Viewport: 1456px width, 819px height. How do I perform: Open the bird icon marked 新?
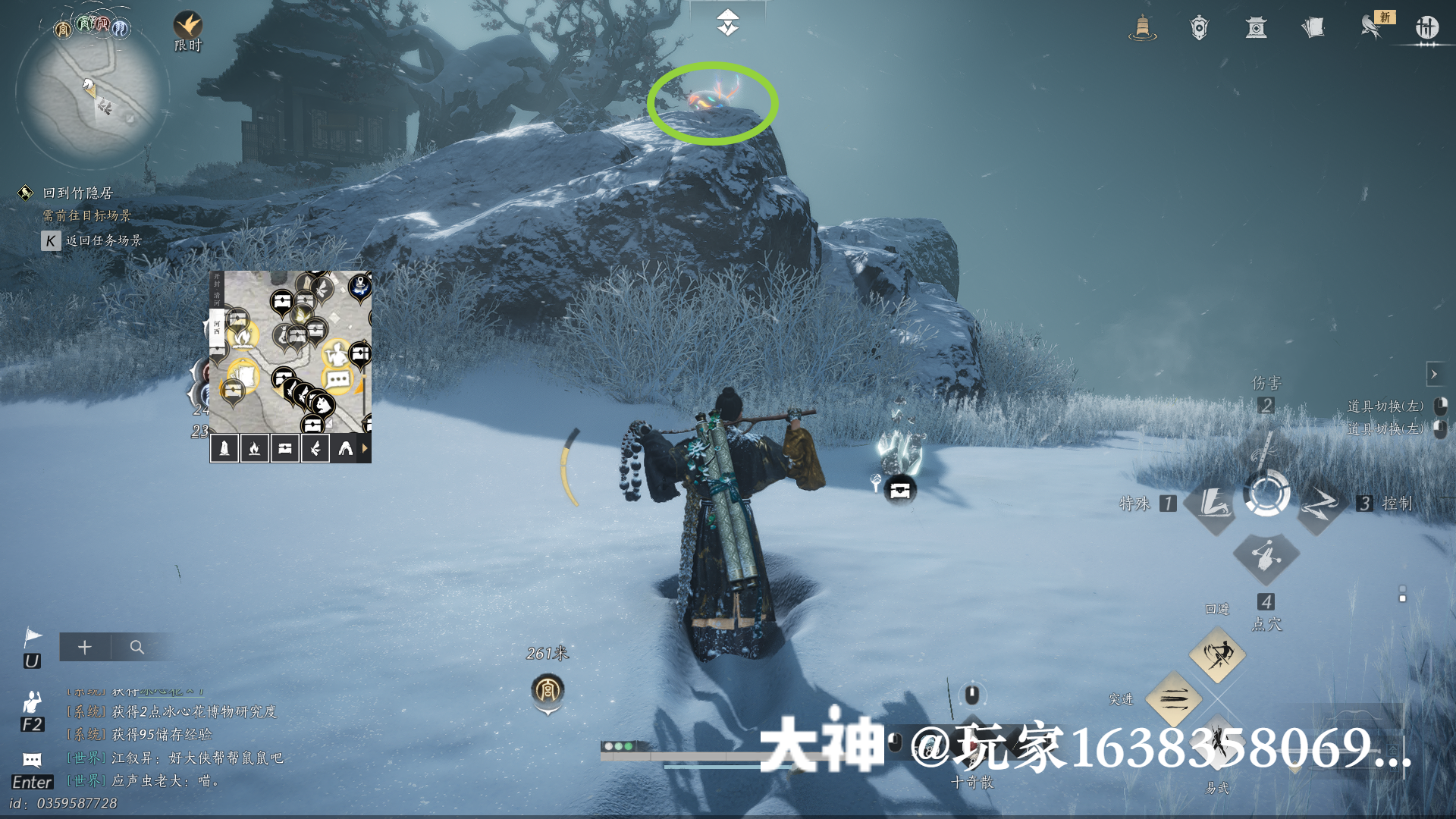click(x=1371, y=27)
